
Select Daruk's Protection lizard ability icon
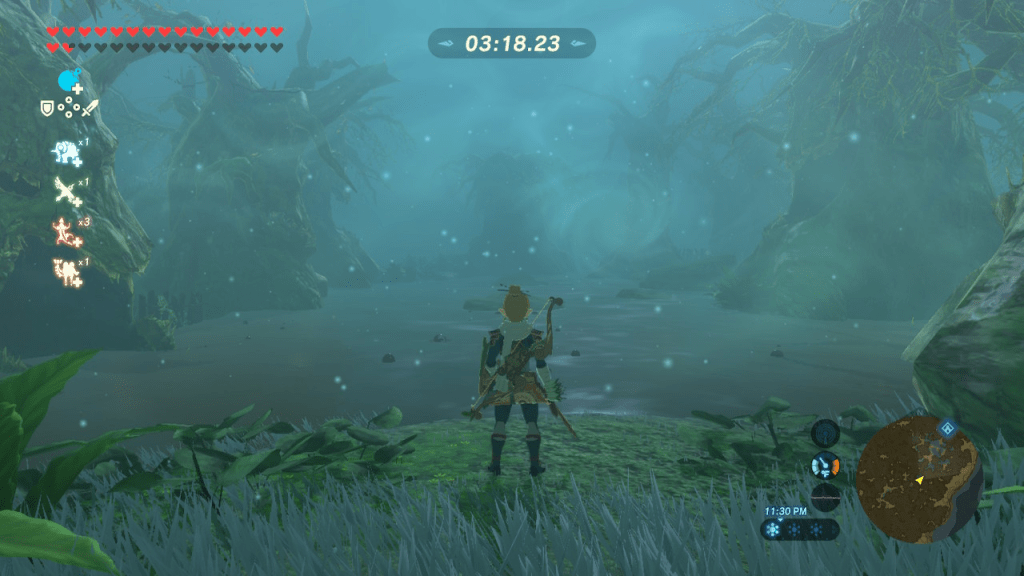click(67, 230)
